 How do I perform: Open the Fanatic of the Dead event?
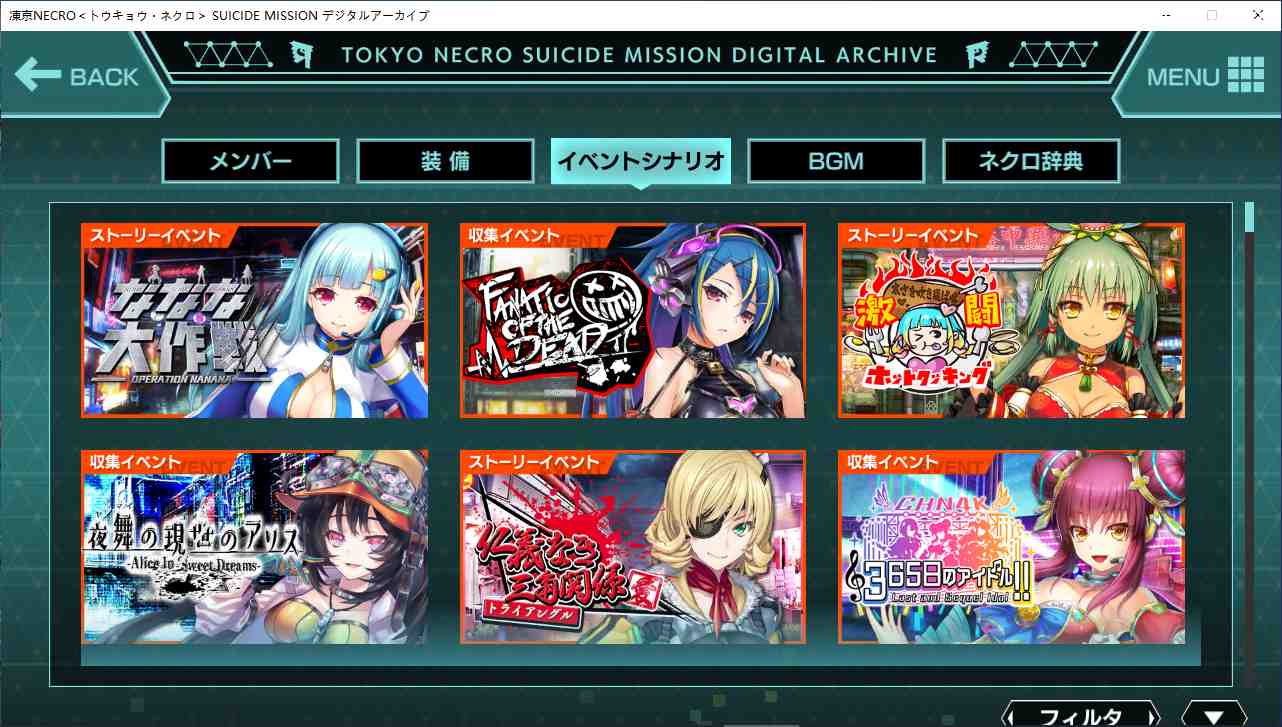pos(632,320)
